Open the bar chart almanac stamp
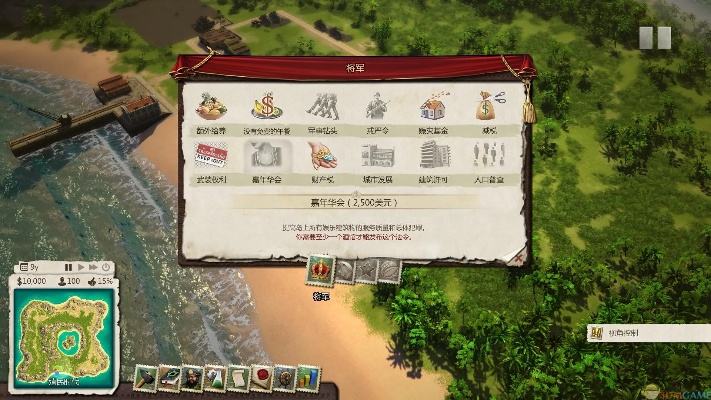The width and height of the screenshot is (711, 400). click(x=308, y=378)
